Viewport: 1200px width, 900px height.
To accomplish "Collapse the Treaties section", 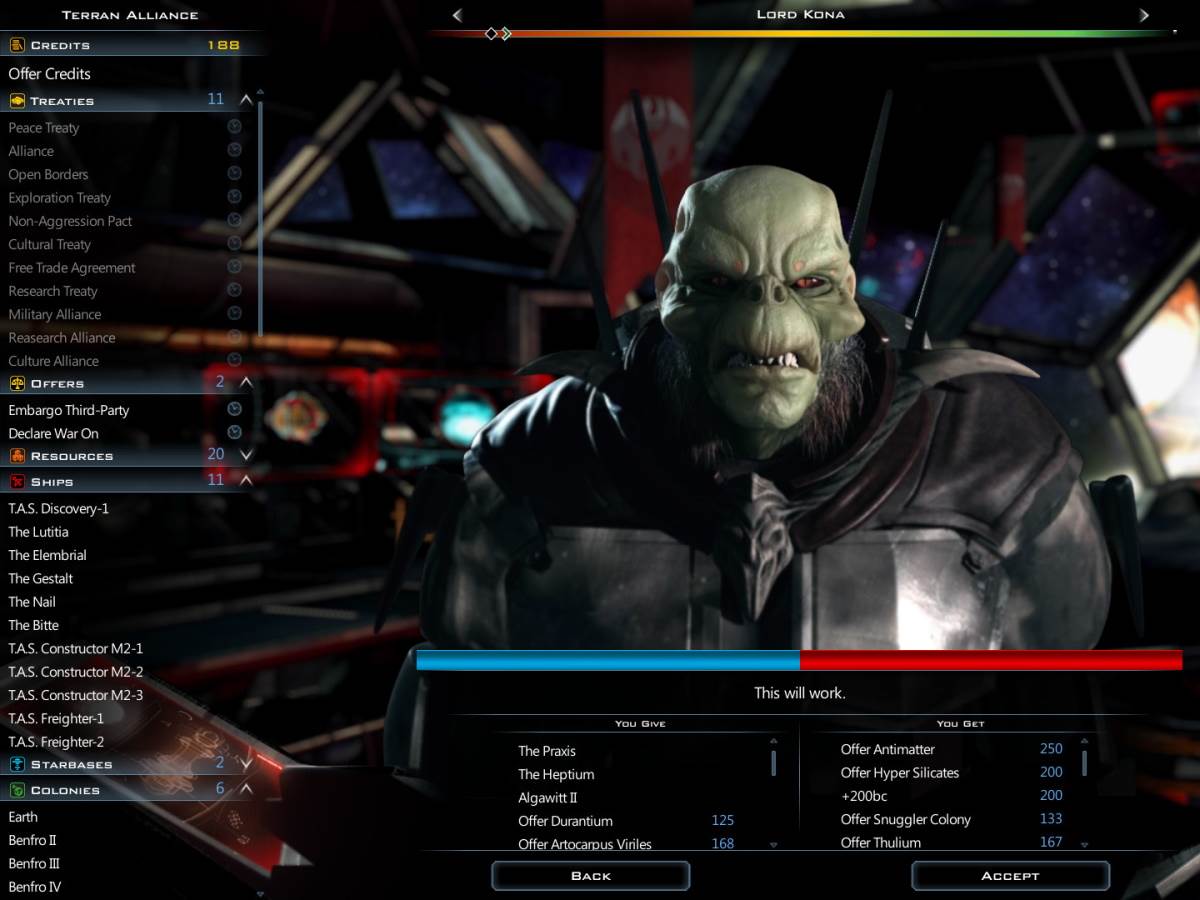I will tap(246, 100).
